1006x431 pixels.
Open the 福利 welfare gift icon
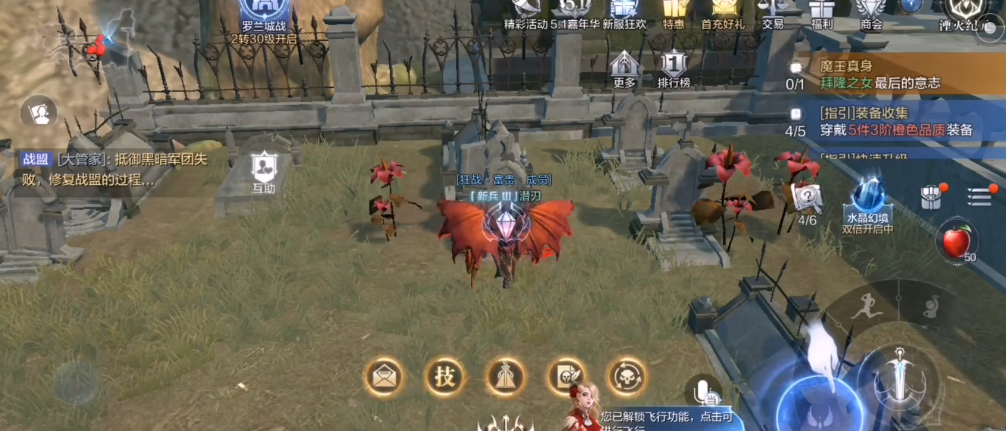click(x=823, y=10)
